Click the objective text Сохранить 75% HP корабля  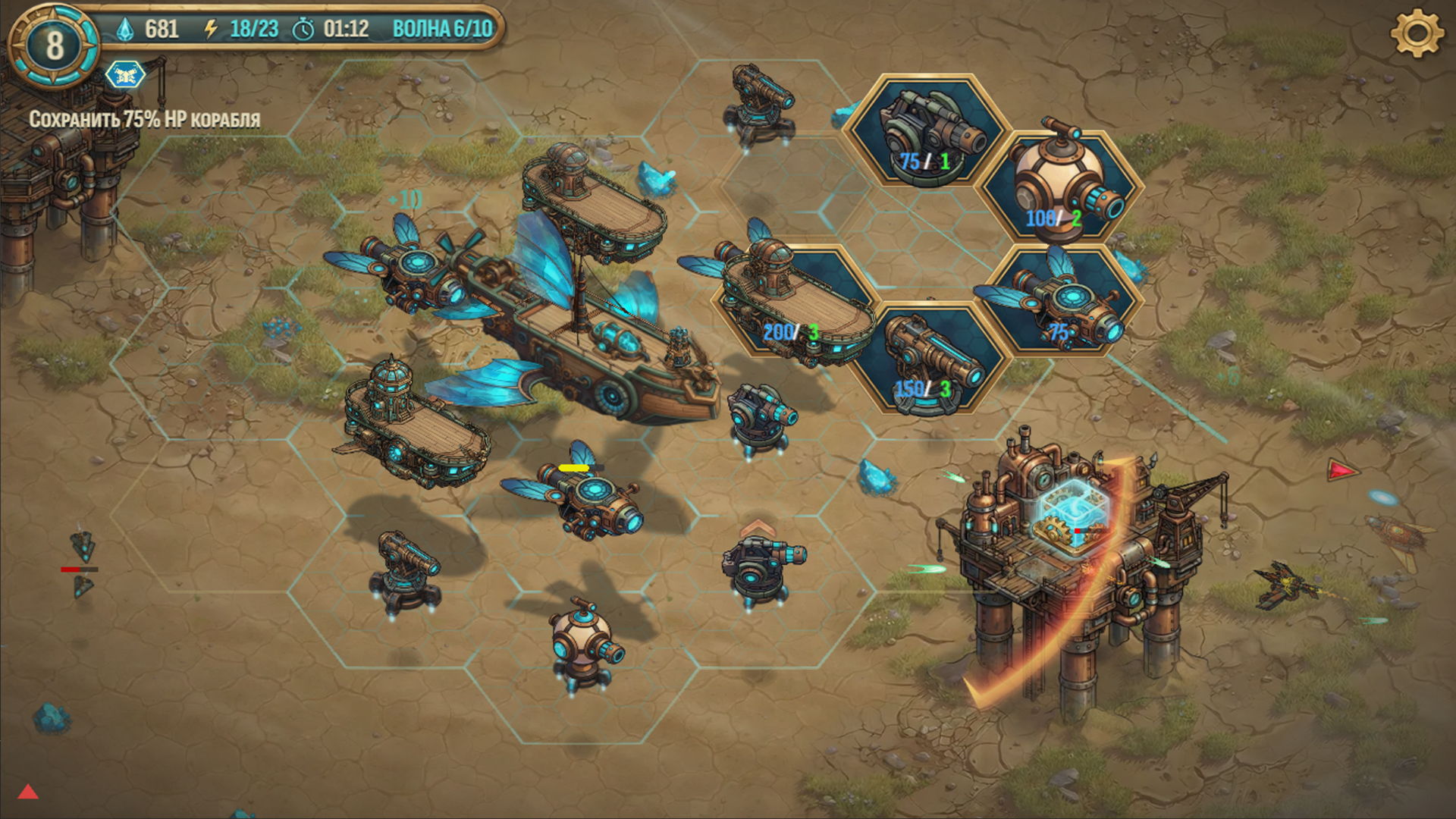click(x=144, y=119)
